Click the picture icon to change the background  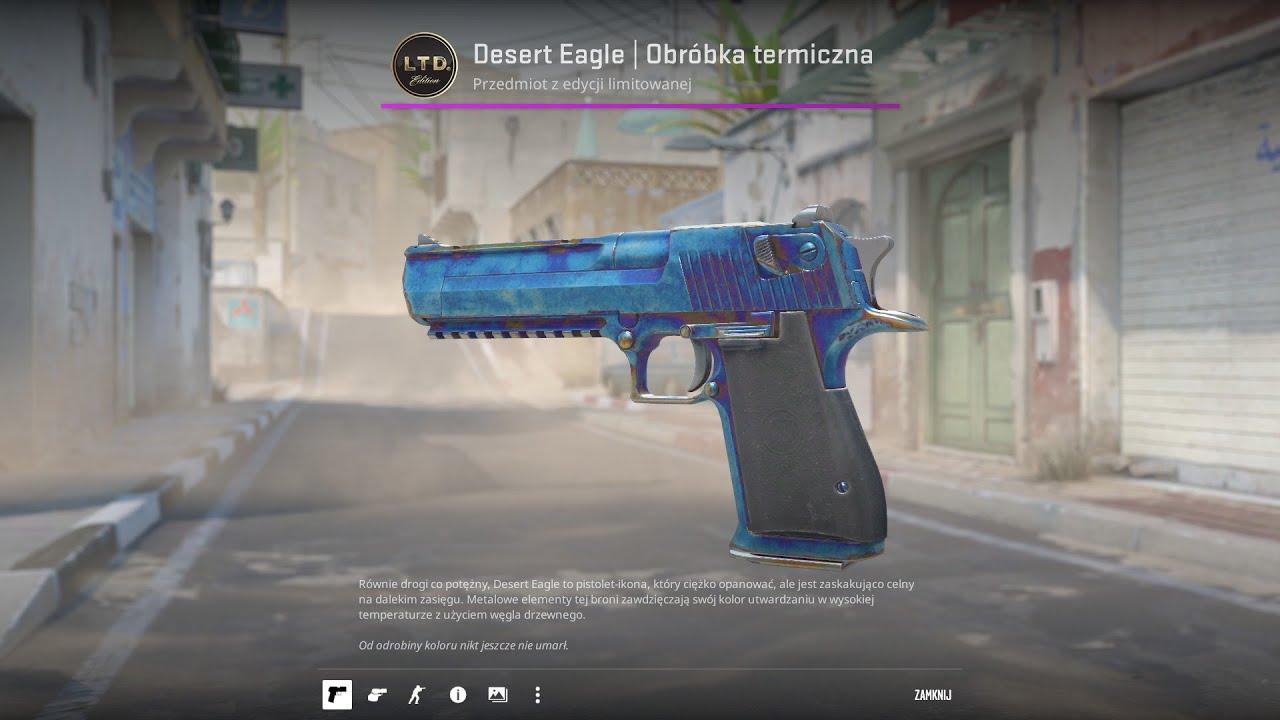tap(497, 695)
